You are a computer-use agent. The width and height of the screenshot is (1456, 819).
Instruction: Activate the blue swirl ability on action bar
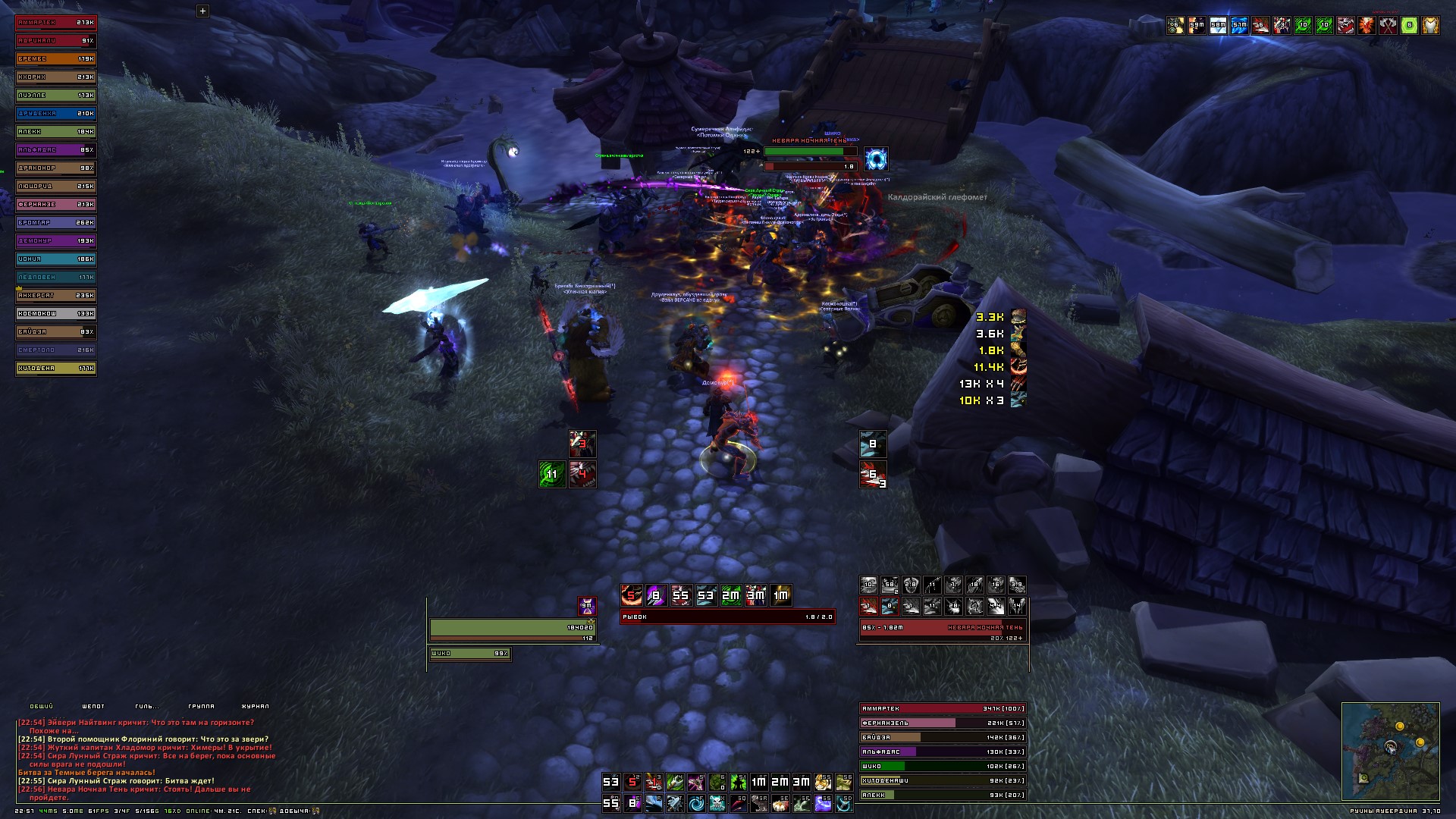point(695,803)
